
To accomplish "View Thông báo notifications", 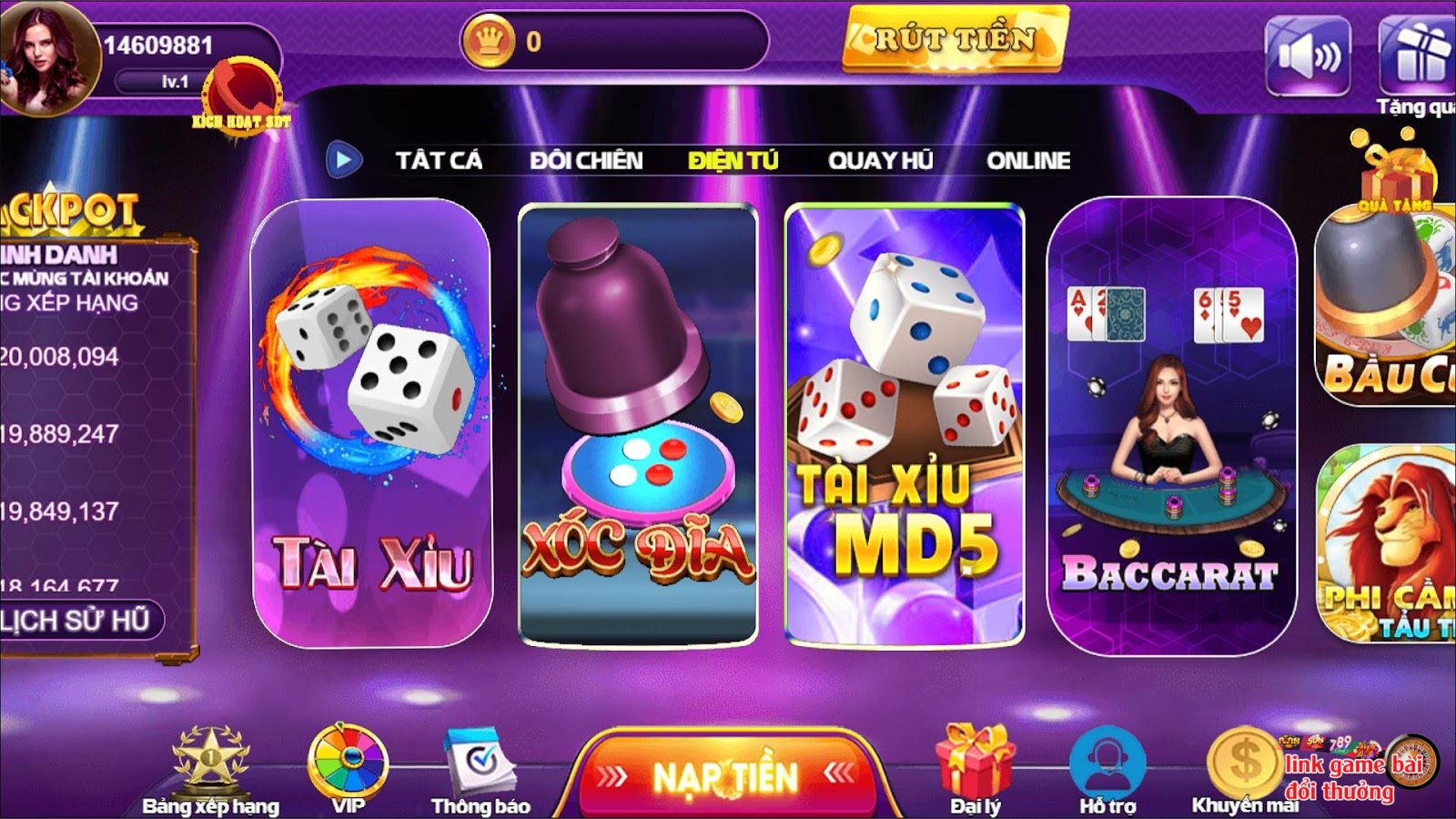I will [480, 771].
